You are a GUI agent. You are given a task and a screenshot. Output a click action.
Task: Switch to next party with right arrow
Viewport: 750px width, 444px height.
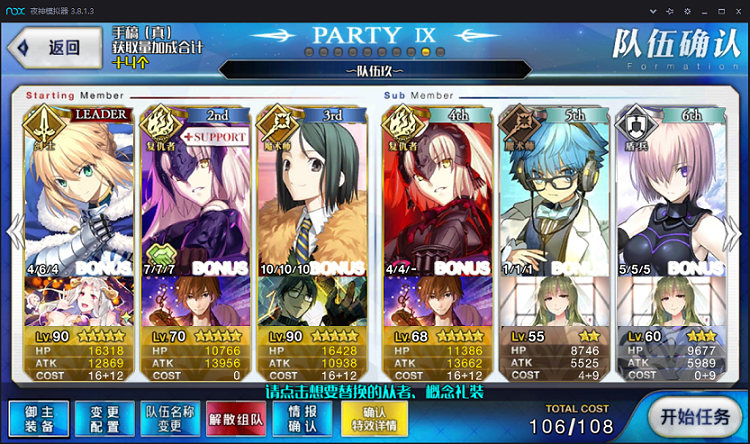coord(739,233)
